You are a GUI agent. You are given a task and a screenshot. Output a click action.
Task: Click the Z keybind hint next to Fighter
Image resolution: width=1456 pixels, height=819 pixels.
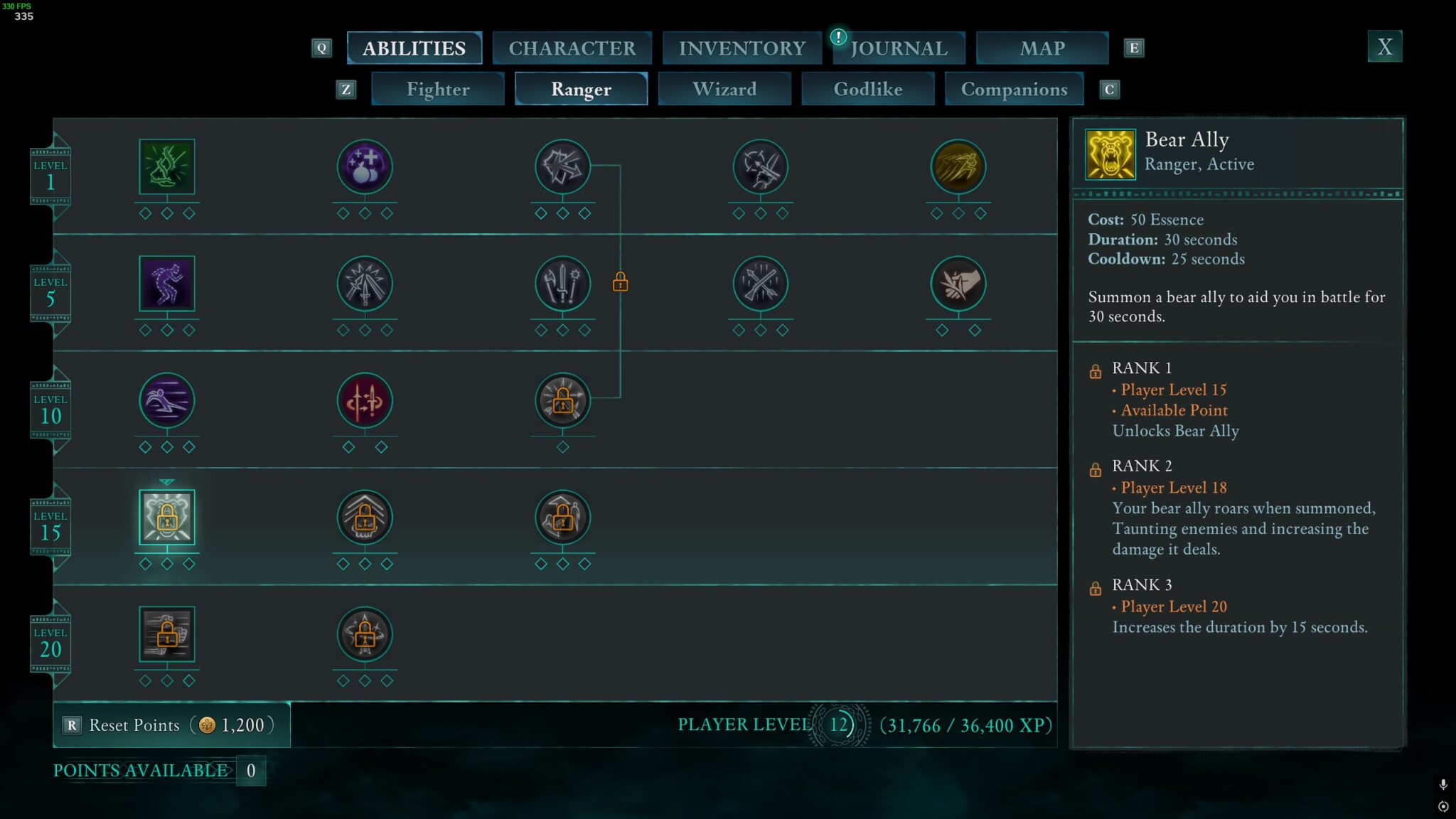(346, 90)
